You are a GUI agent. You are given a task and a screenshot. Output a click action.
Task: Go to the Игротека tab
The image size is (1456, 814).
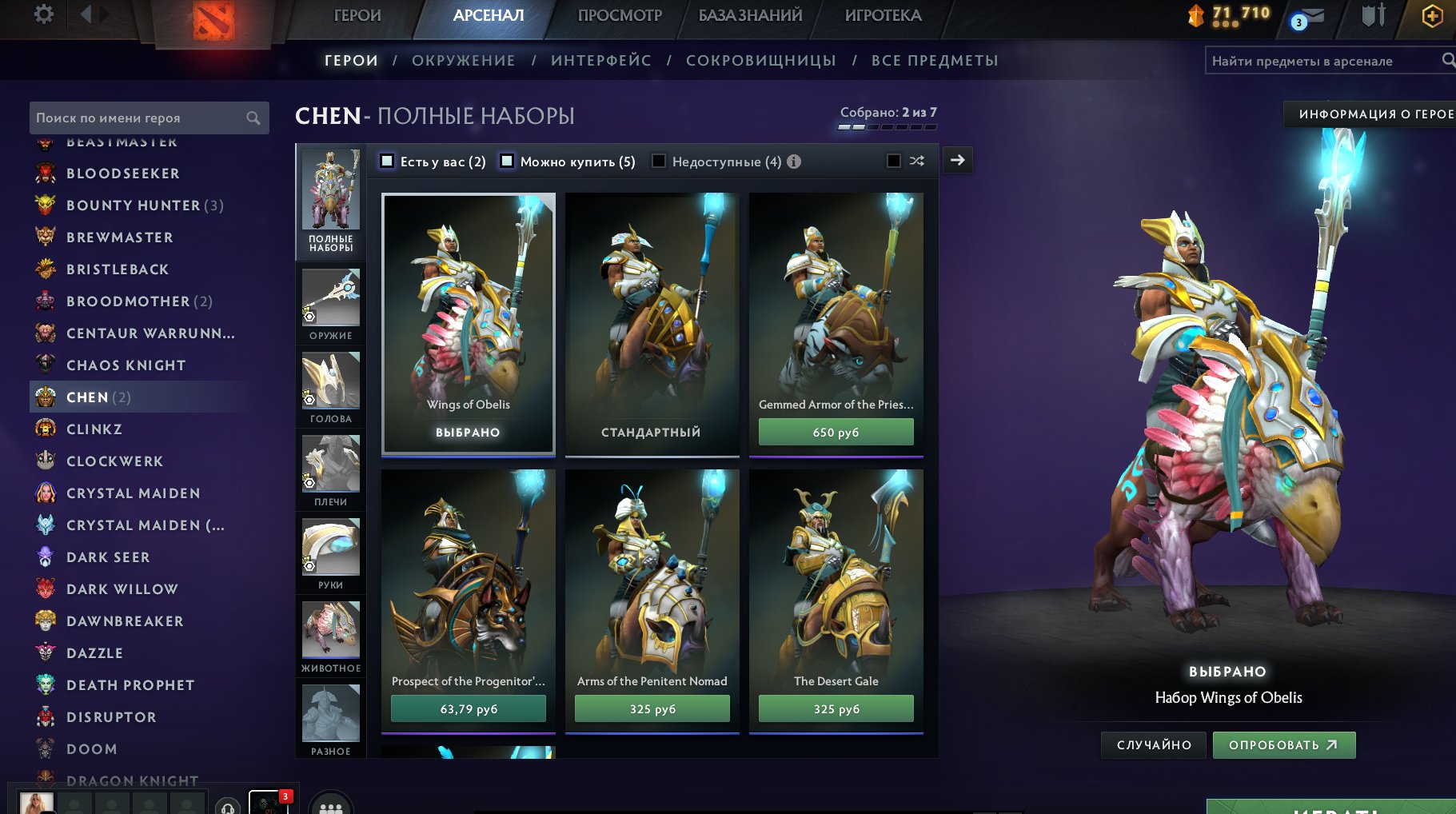(x=883, y=15)
